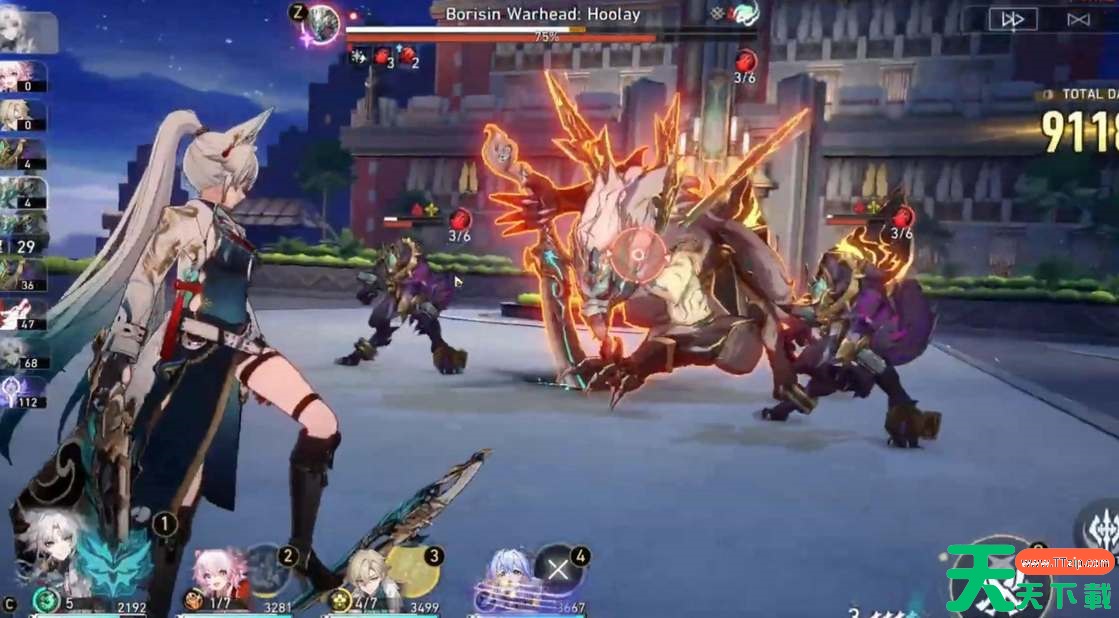The height and width of the screenshot is (618, 1119).
Task: Click the turn order entry numbered 112
Action: point(22,391)
